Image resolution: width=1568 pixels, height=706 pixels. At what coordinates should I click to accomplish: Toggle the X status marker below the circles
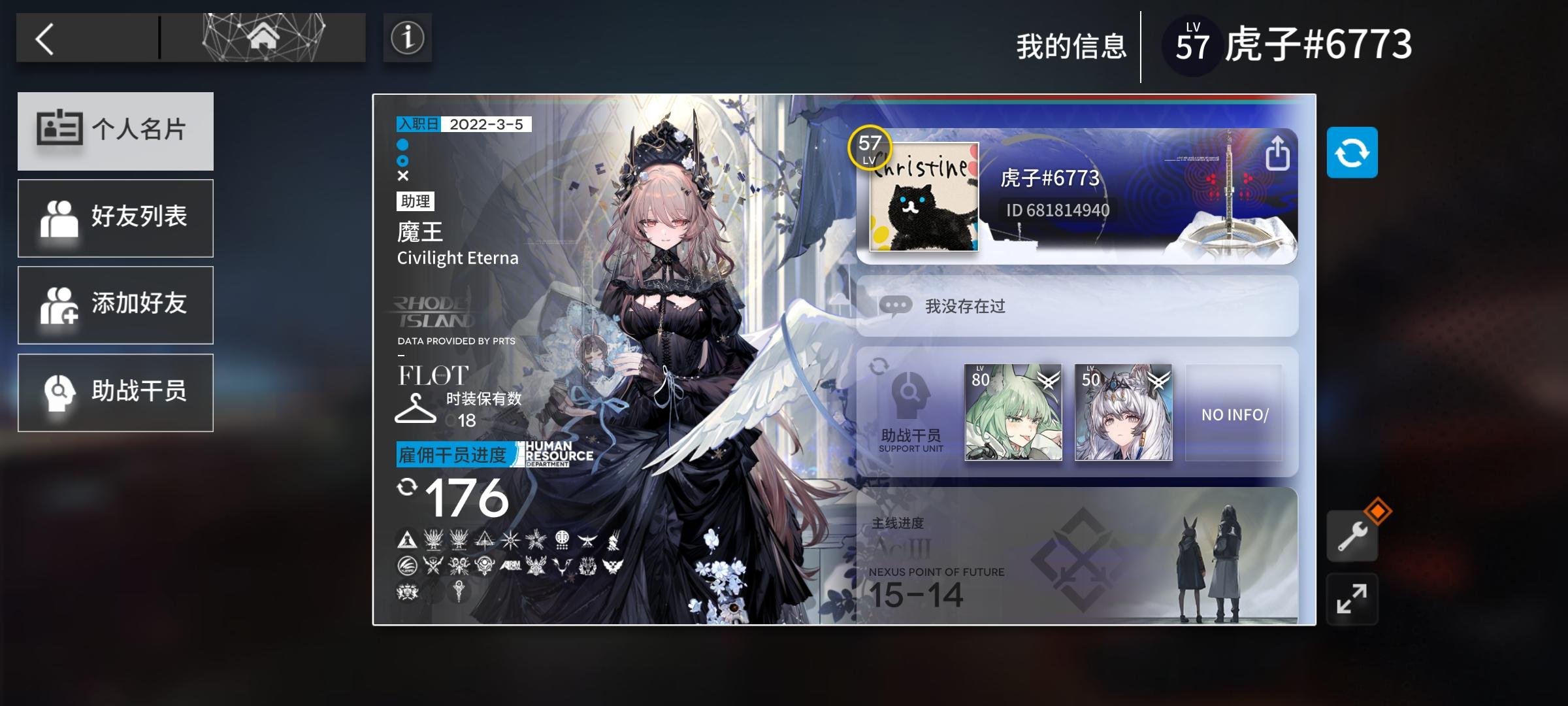point(402,175)
